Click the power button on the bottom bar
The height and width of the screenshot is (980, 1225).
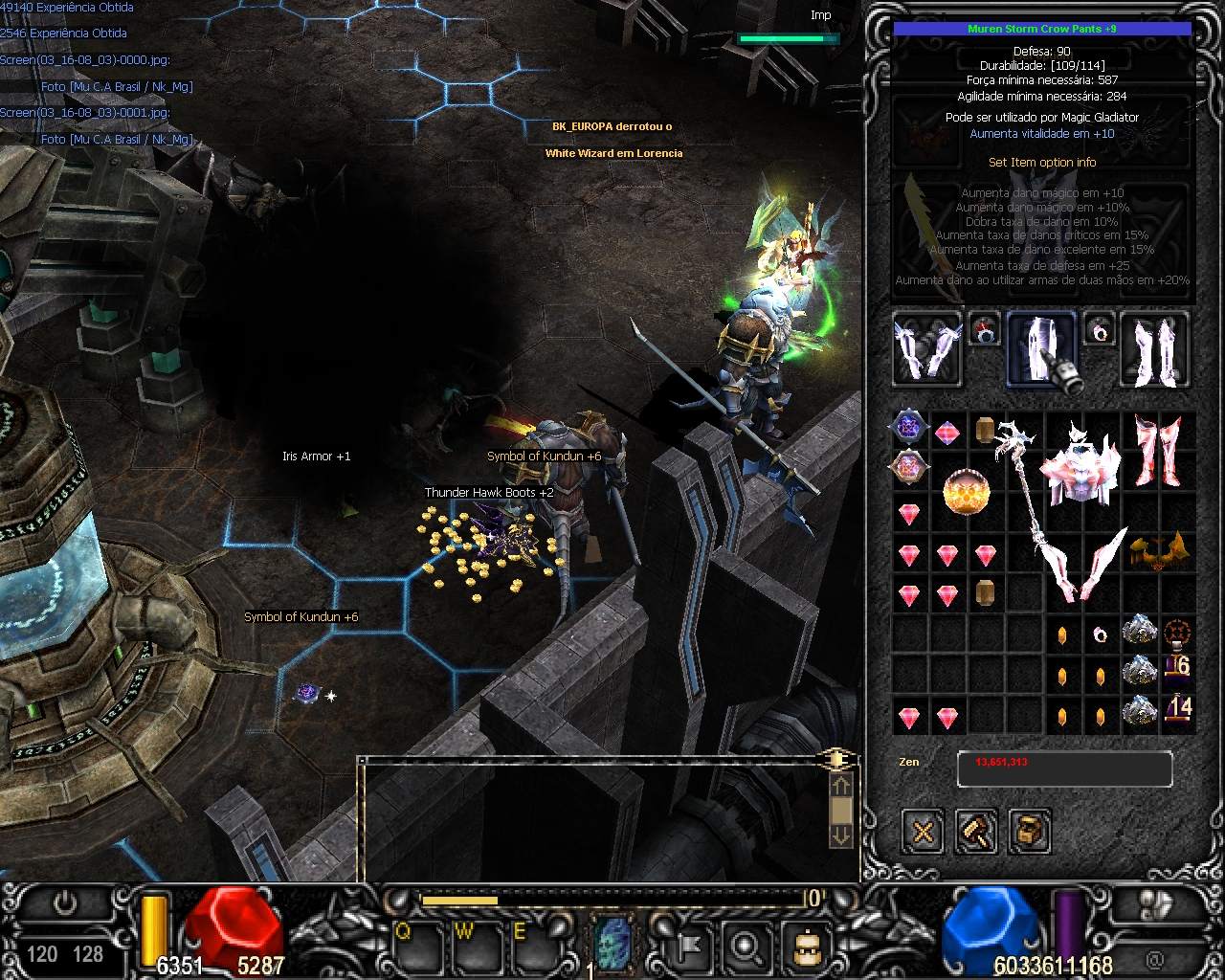pyautogui.click(x=65, y=902)
